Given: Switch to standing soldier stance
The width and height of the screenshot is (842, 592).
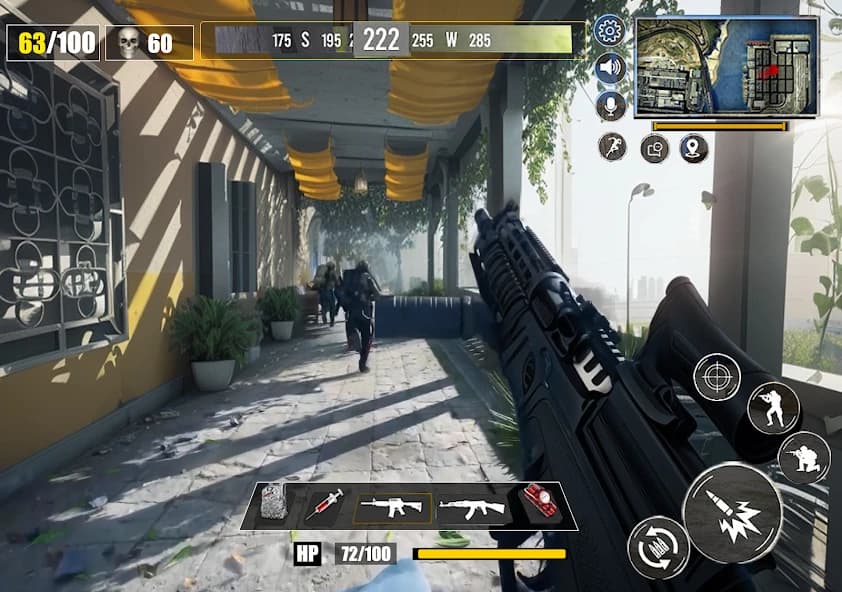Looking at the screenshot, I should coord(773,408).
